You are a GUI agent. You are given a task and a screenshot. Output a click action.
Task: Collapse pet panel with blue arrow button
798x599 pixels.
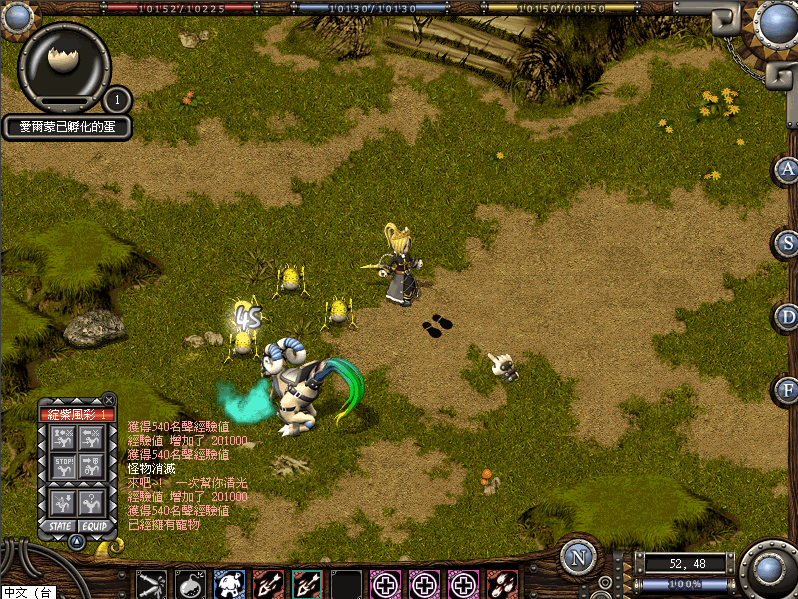[77, 541]
